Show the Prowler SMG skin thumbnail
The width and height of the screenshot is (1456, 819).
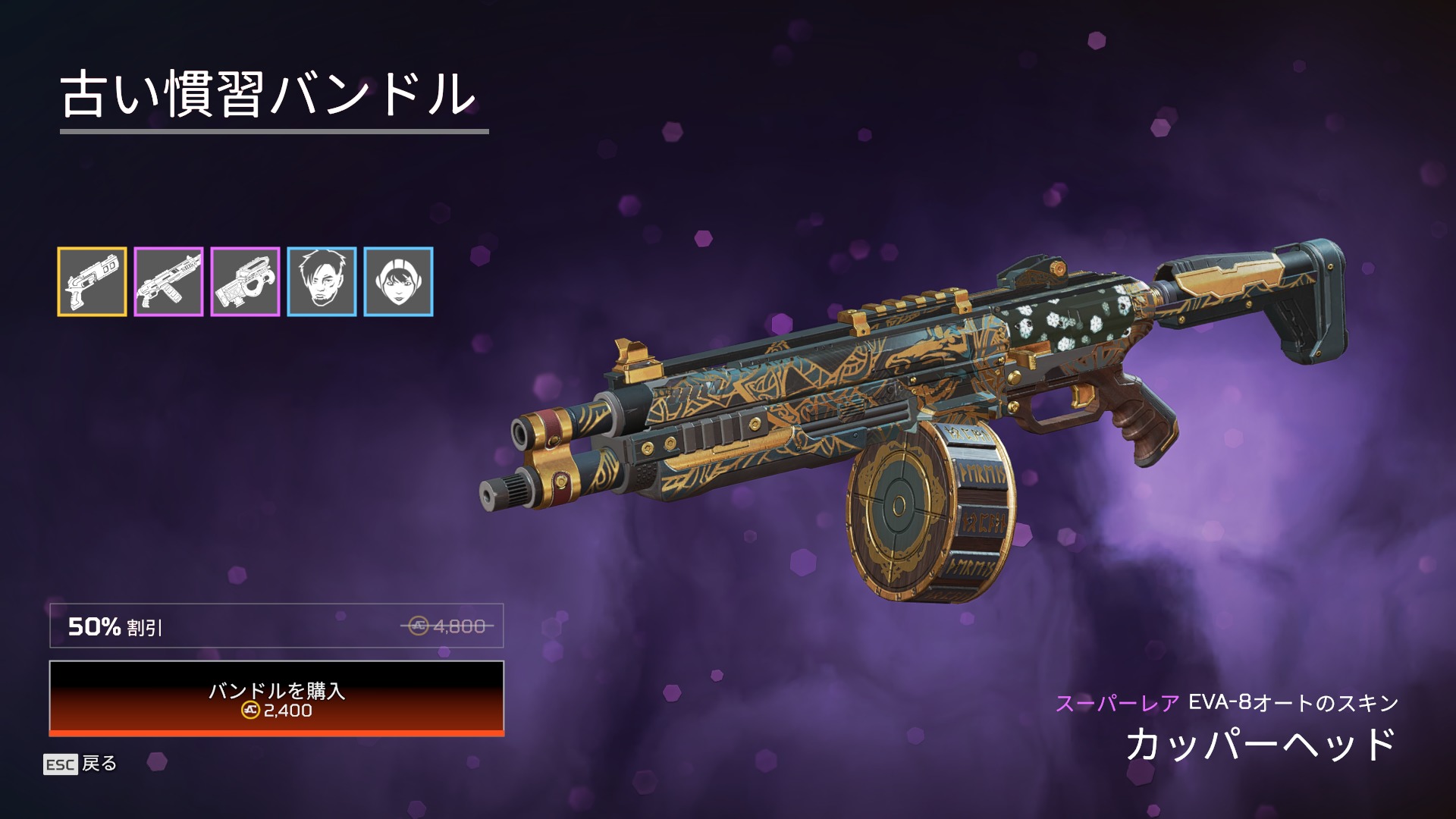pos(245,281)
